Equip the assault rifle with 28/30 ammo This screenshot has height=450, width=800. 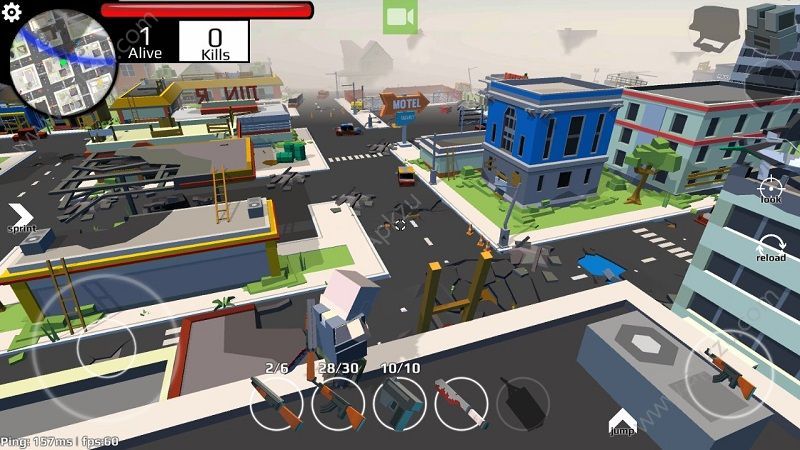point(338,404)
